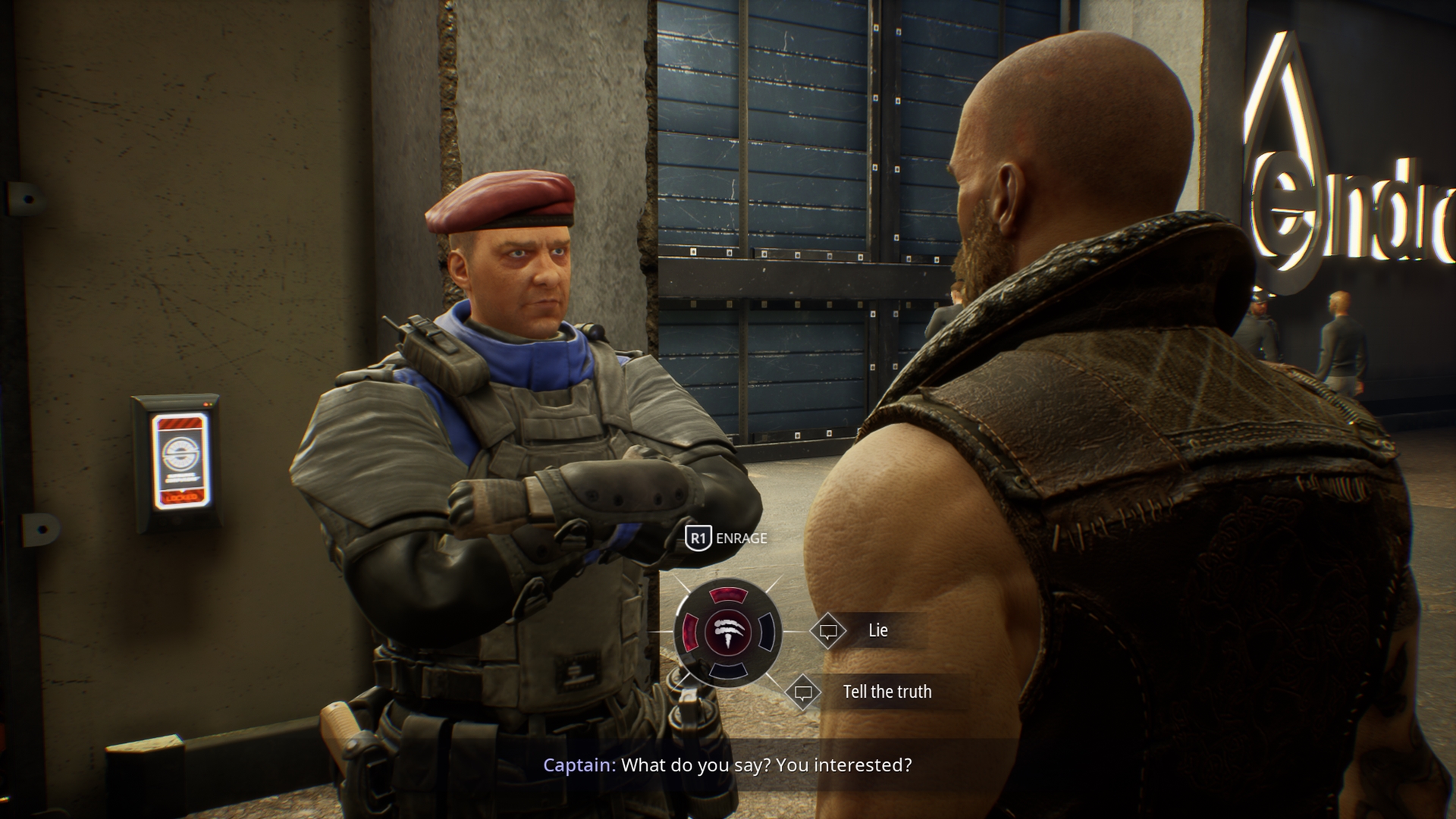
Task: Select the "Tell the truth" reply
Action: click(886, 692)
